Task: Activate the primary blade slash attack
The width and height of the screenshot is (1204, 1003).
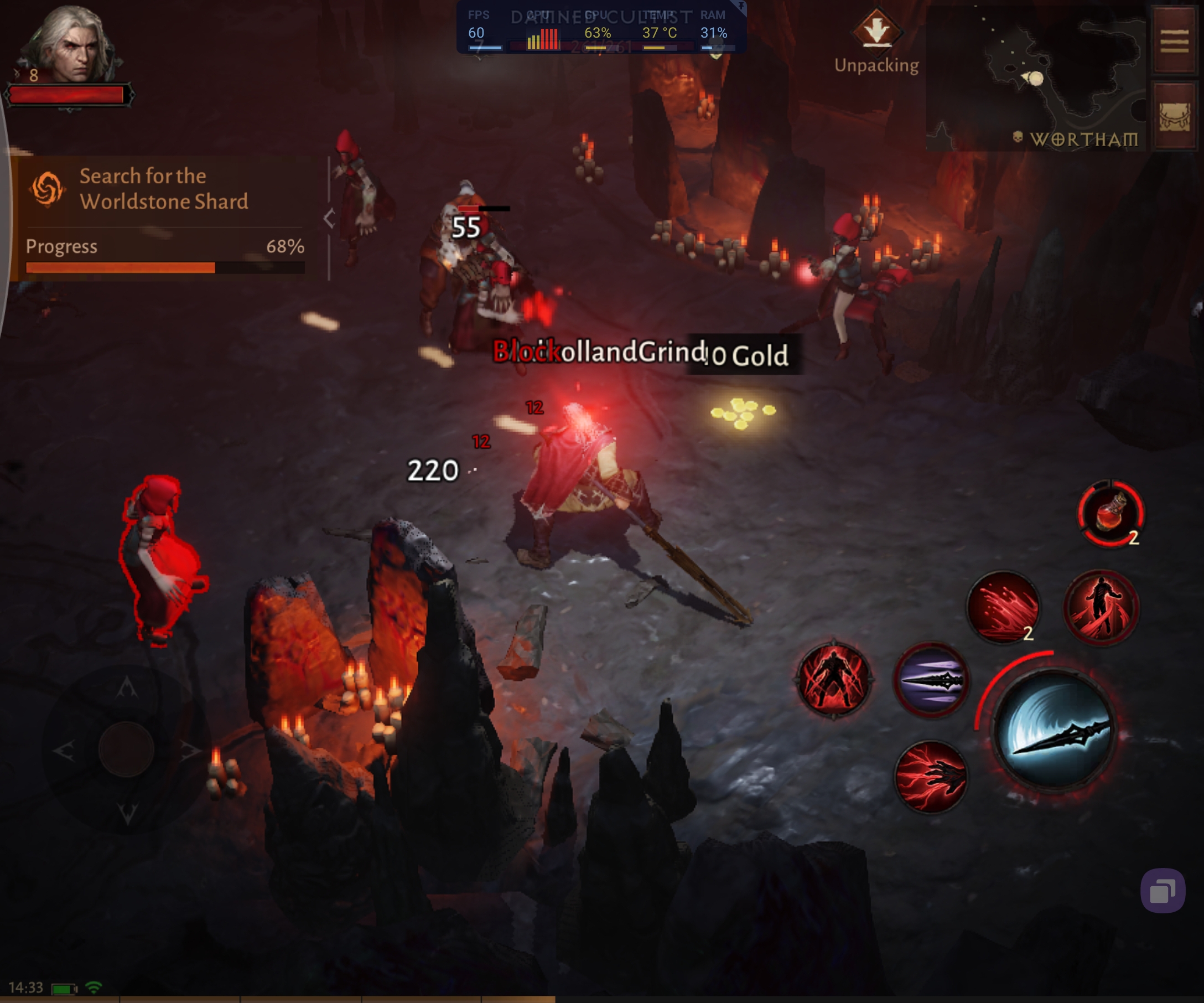Action: pos(1055,730)
